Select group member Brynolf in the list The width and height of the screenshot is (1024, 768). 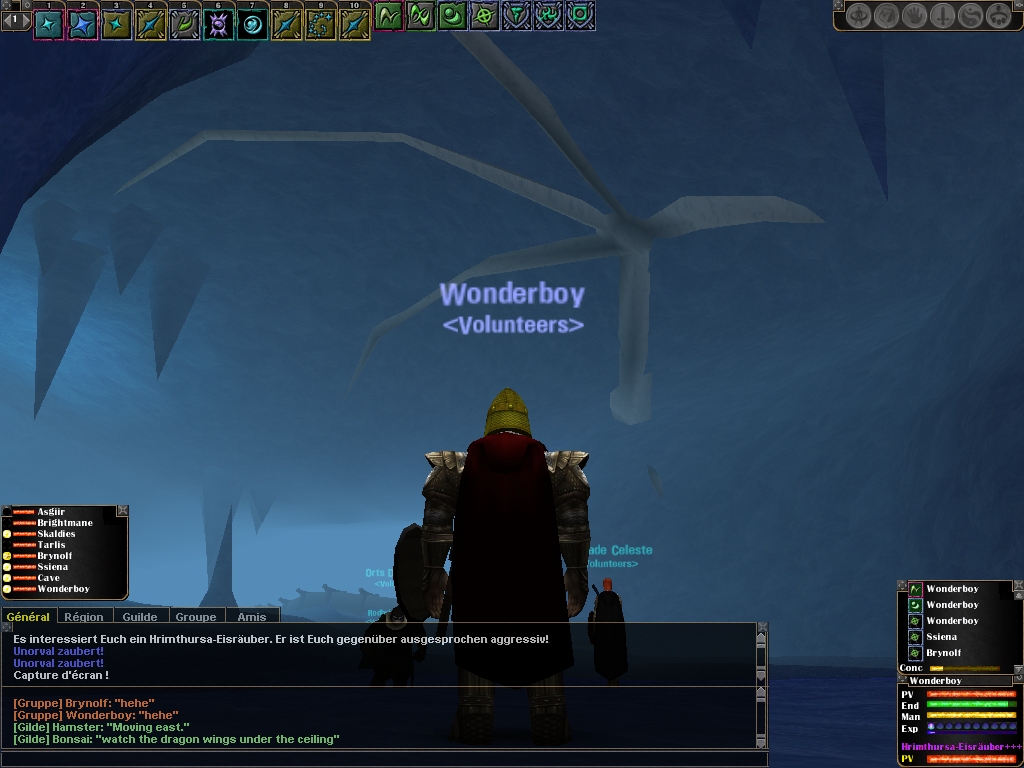point(55,556)
